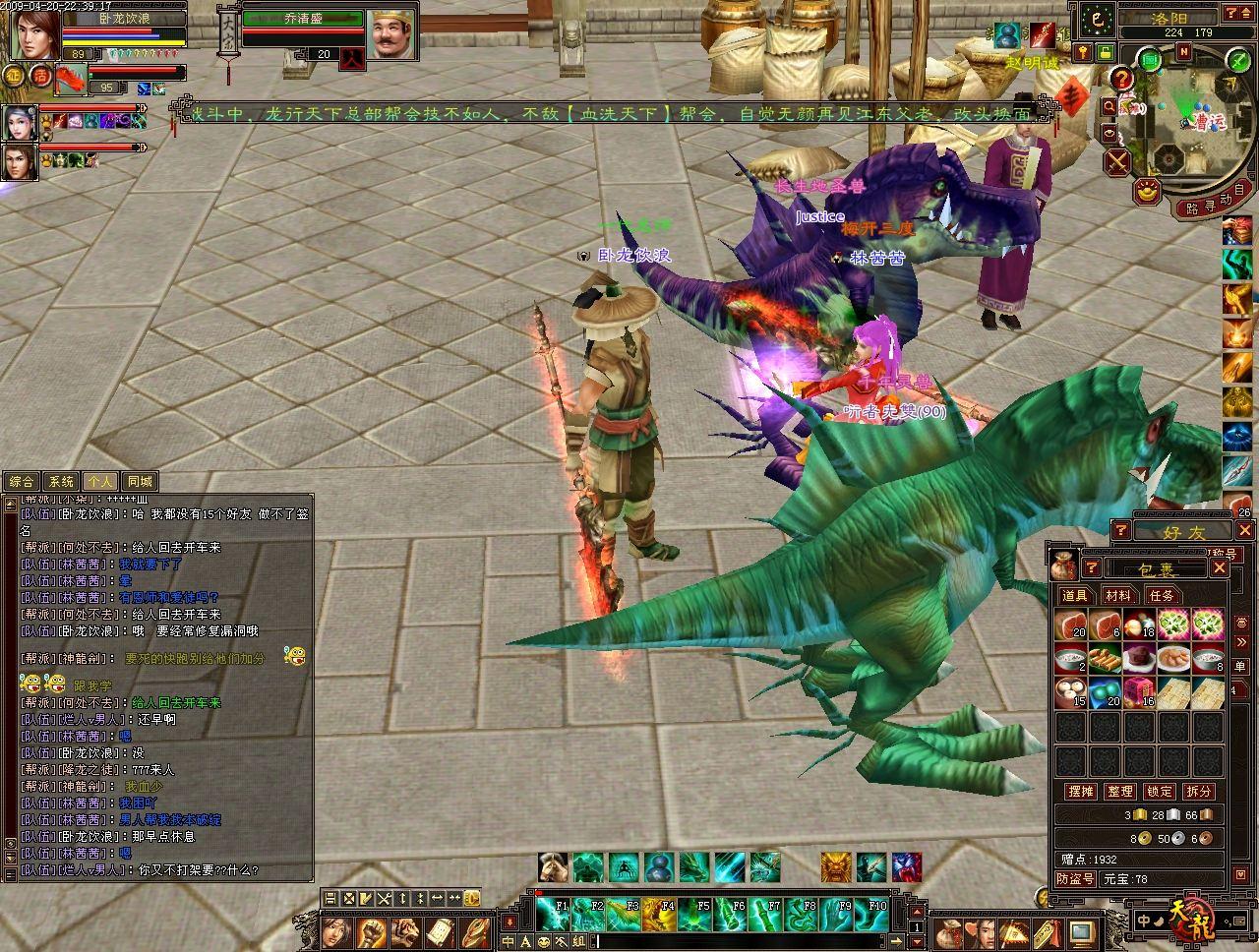Open the crossed swords menu by minimap

(1116, 161)
